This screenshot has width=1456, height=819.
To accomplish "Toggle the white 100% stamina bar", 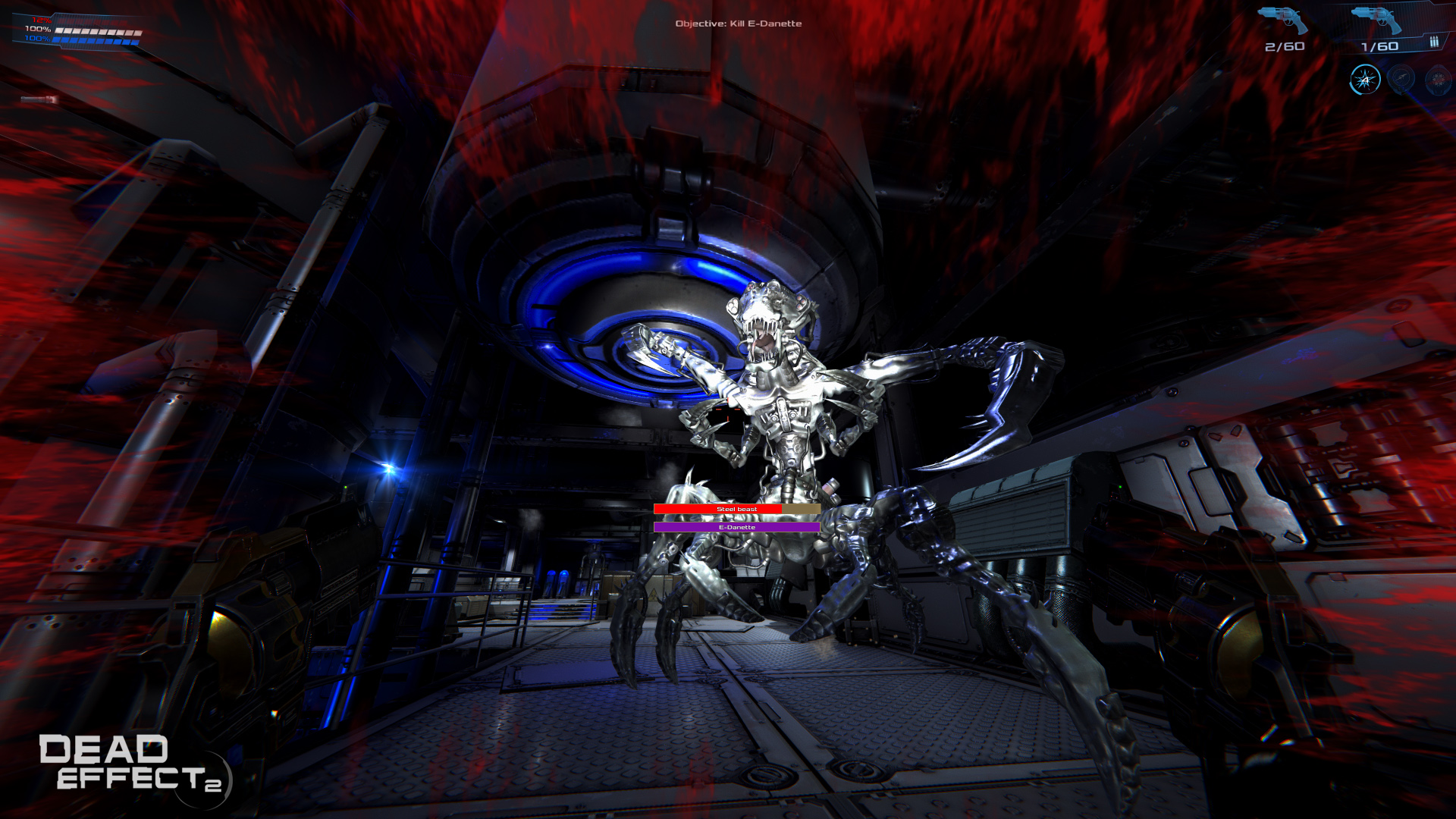I will click(x=95, y=31).
